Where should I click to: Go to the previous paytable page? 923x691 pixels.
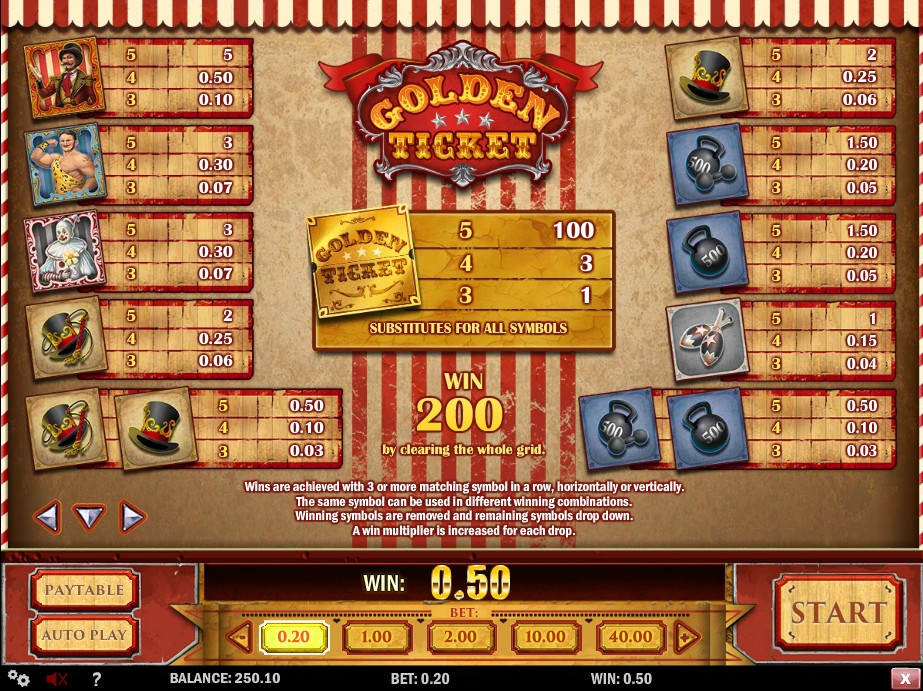click(47, 517)
